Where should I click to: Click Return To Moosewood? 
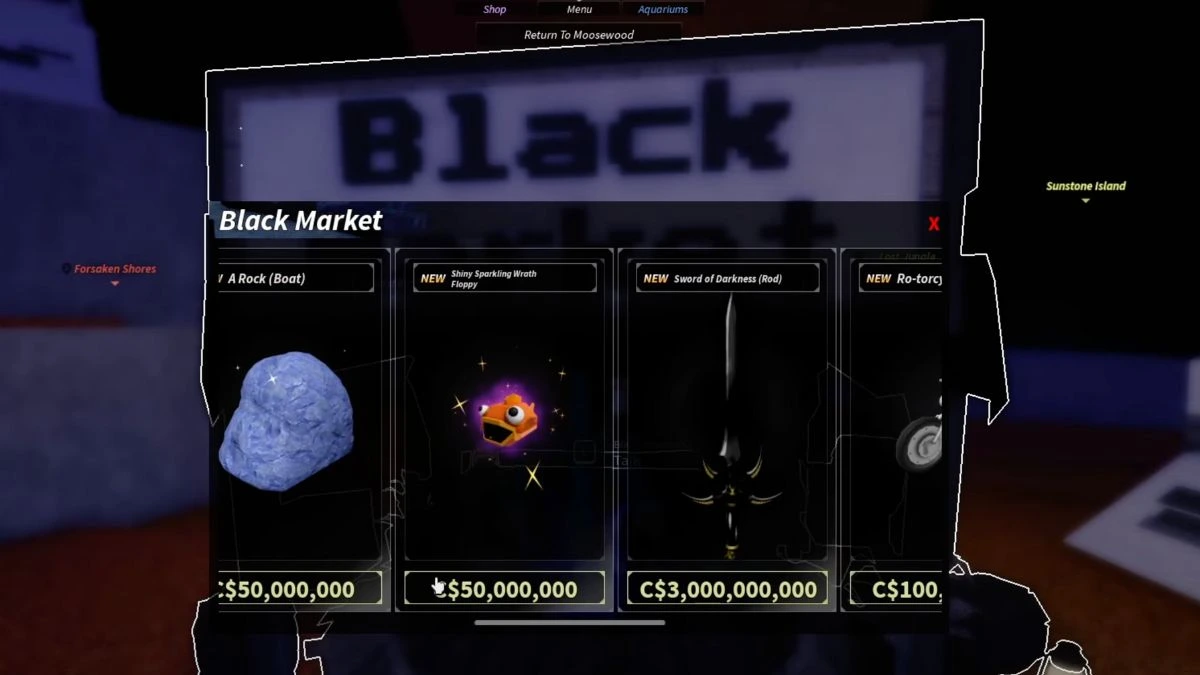[579, 35]
